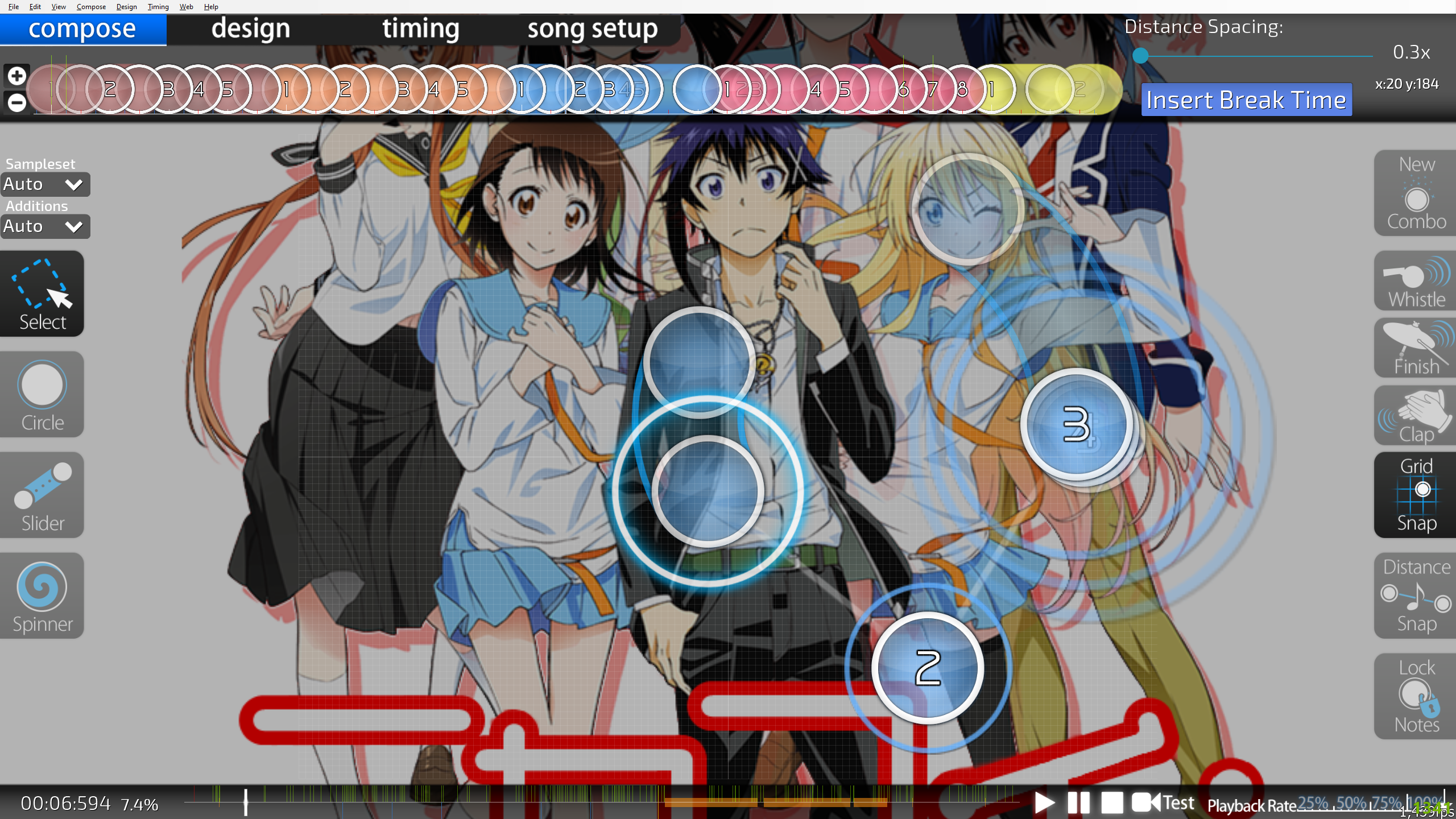The width and height of the screenshot is (1456, 819).
Task: Choose the Select tool
Action: [42, 294]
